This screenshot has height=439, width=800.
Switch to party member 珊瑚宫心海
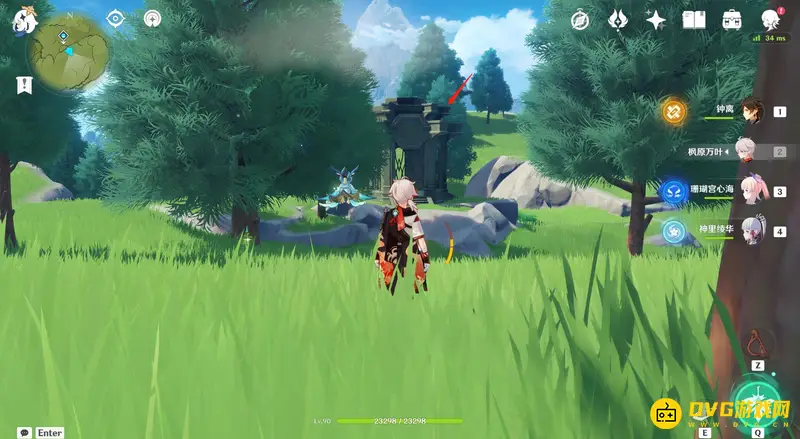pos(750,190)
